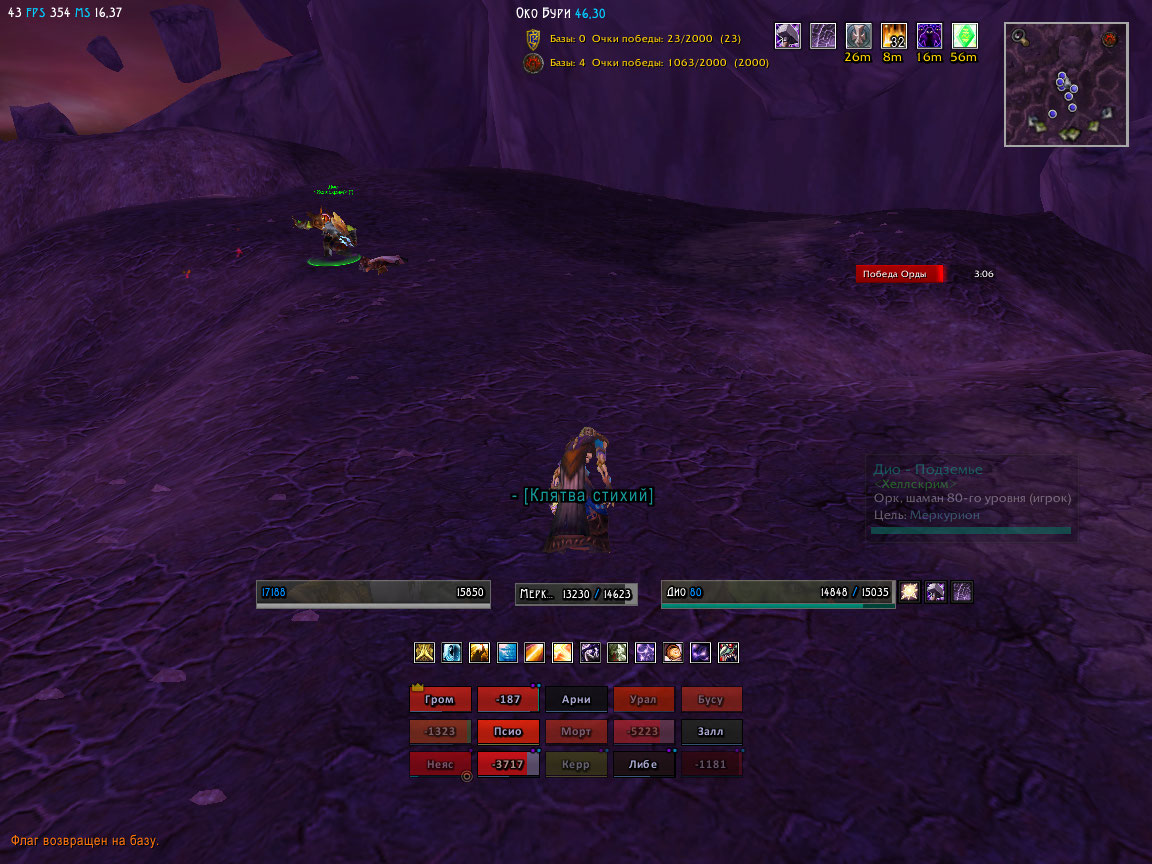Use the last action bar ability
Screen dimensions: 1152x864
(x=728, y=653)
